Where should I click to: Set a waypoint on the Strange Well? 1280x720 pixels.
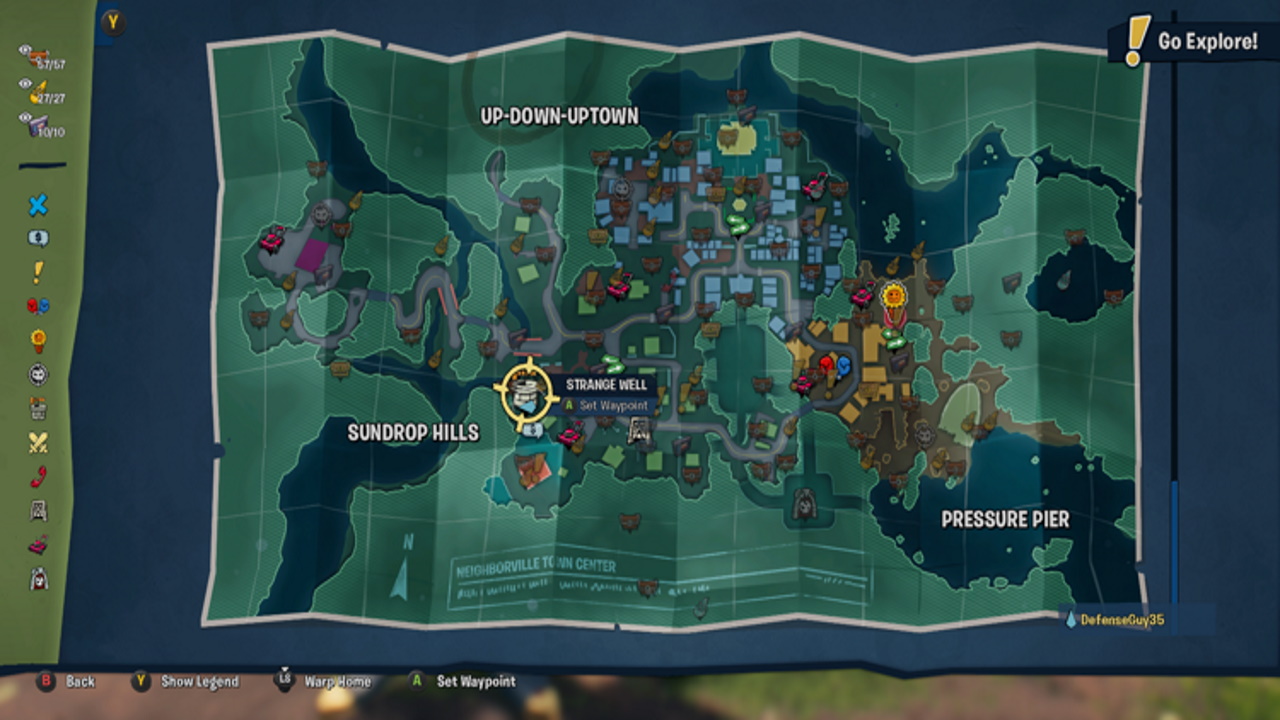[x=527, y=390]
